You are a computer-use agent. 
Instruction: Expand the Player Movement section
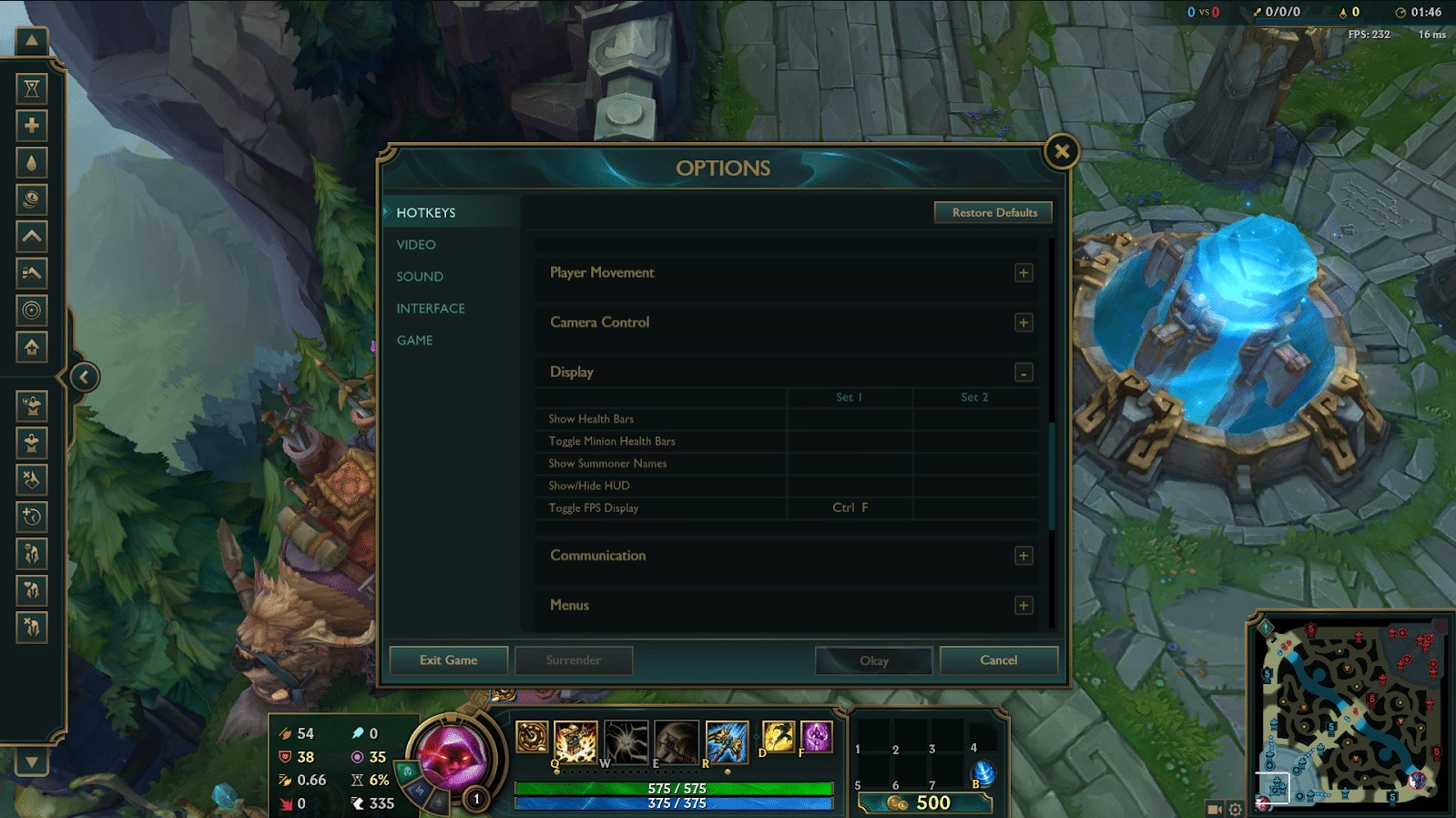point(1023,273)
